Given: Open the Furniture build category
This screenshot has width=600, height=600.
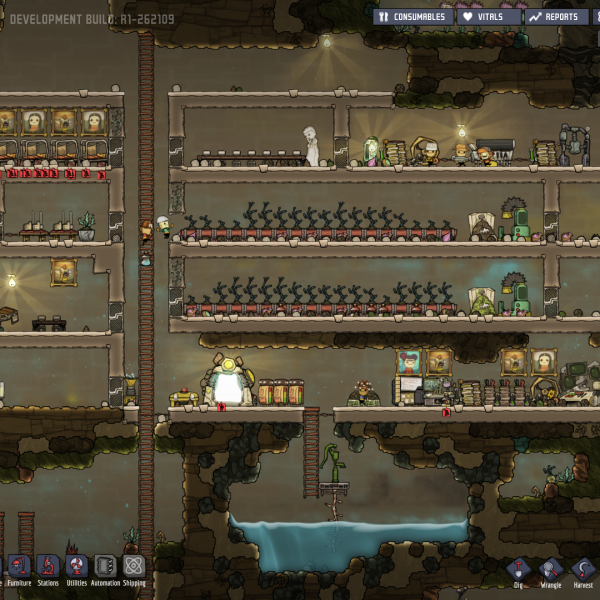Looking at the screenshot, I should click(x=19, y=568).
